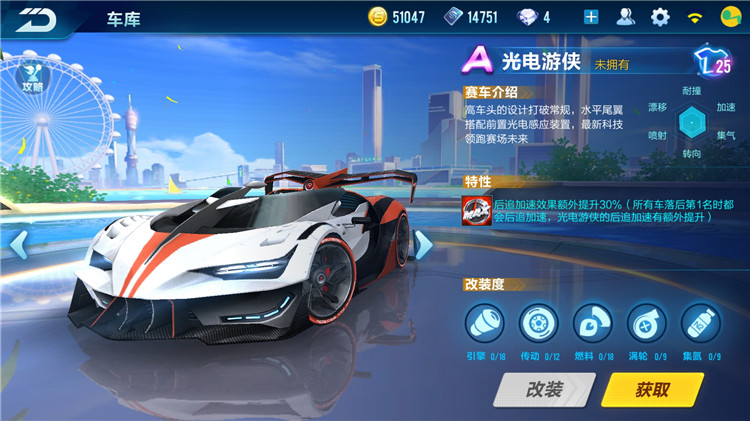Select the 引擎 engine upgrade

click(484, 323)
